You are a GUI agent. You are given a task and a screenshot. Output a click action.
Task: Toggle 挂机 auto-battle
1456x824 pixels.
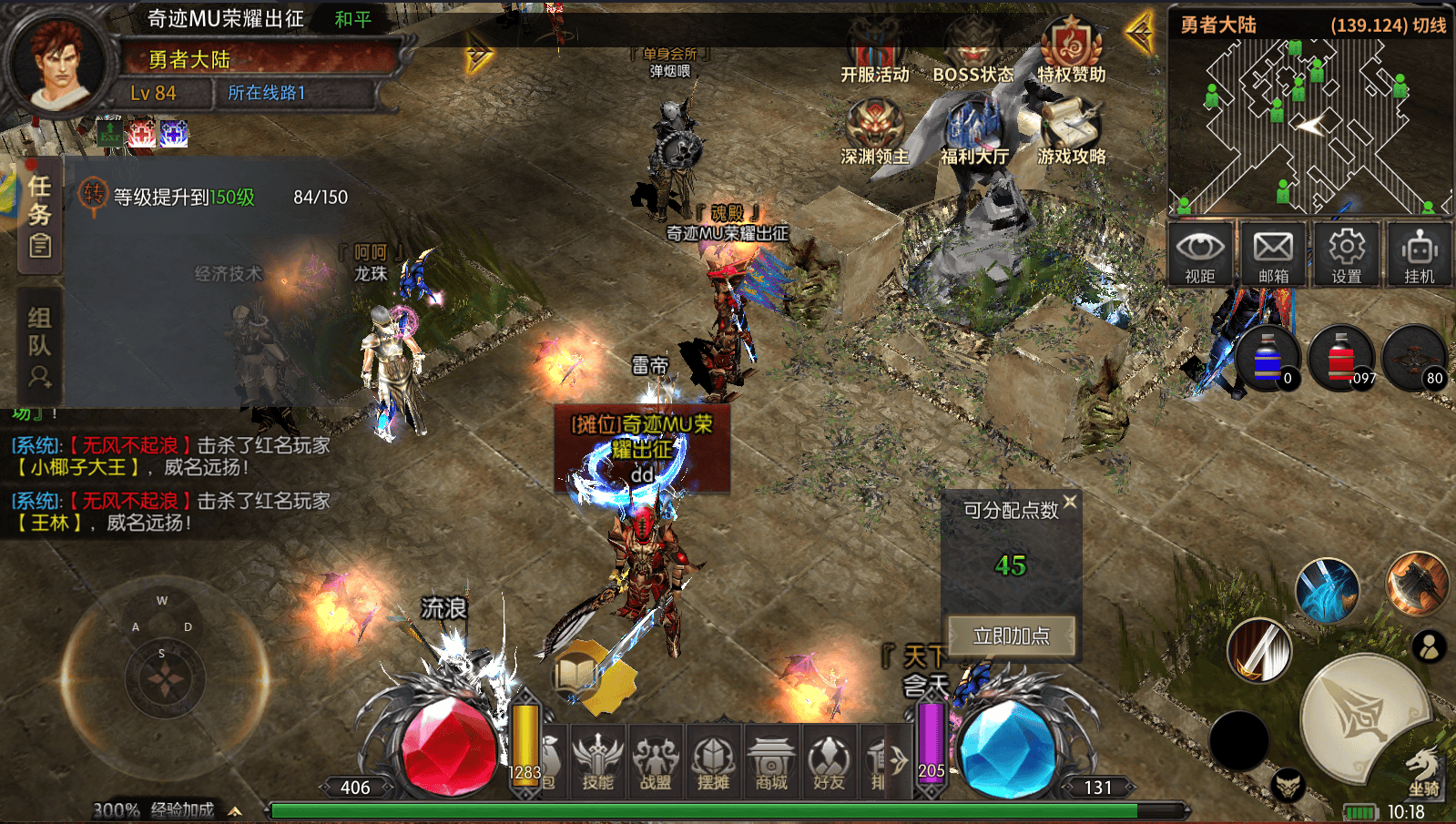1419,254
